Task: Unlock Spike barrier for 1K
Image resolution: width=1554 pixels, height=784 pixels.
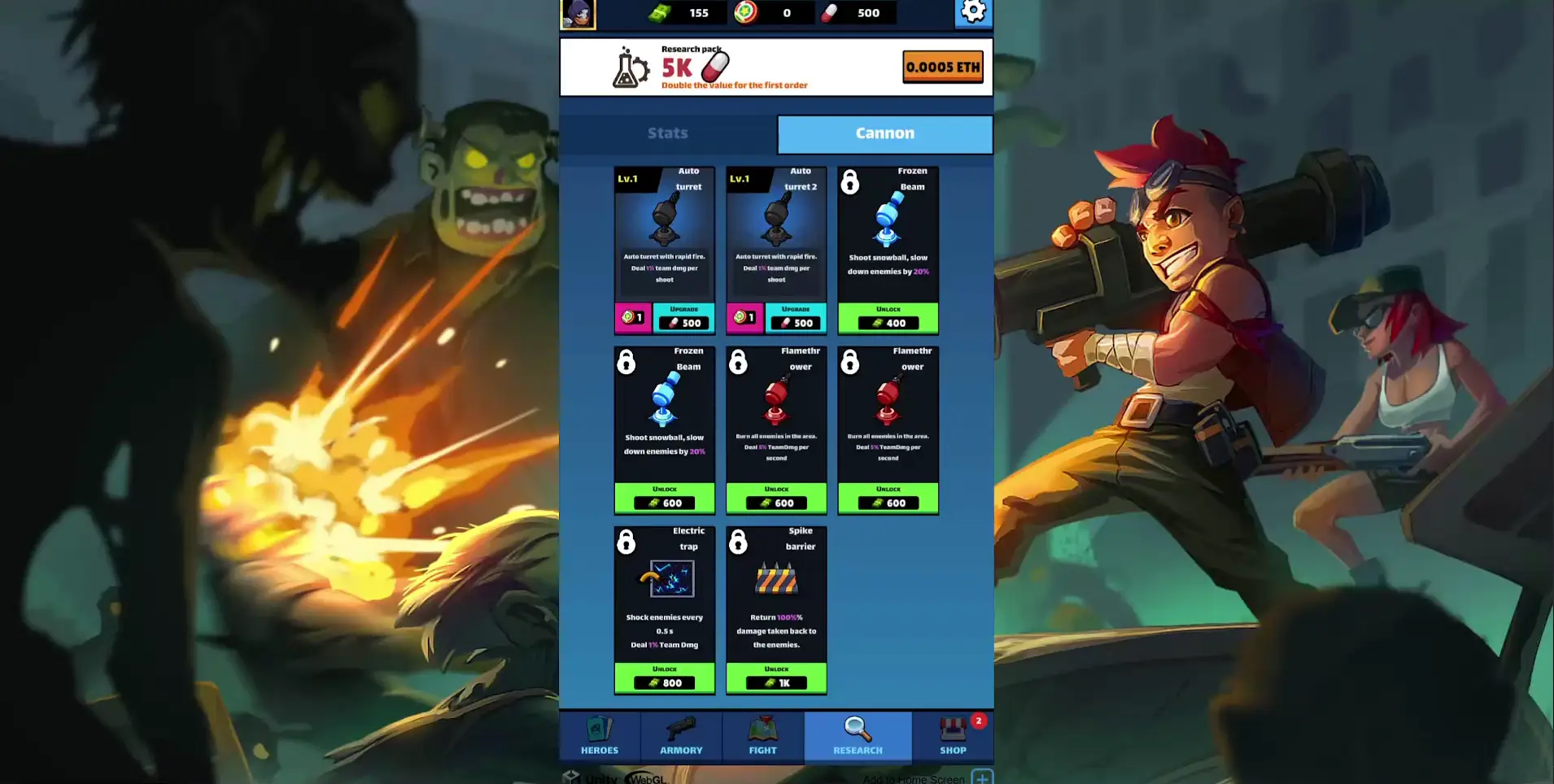Action: (775, 678)
